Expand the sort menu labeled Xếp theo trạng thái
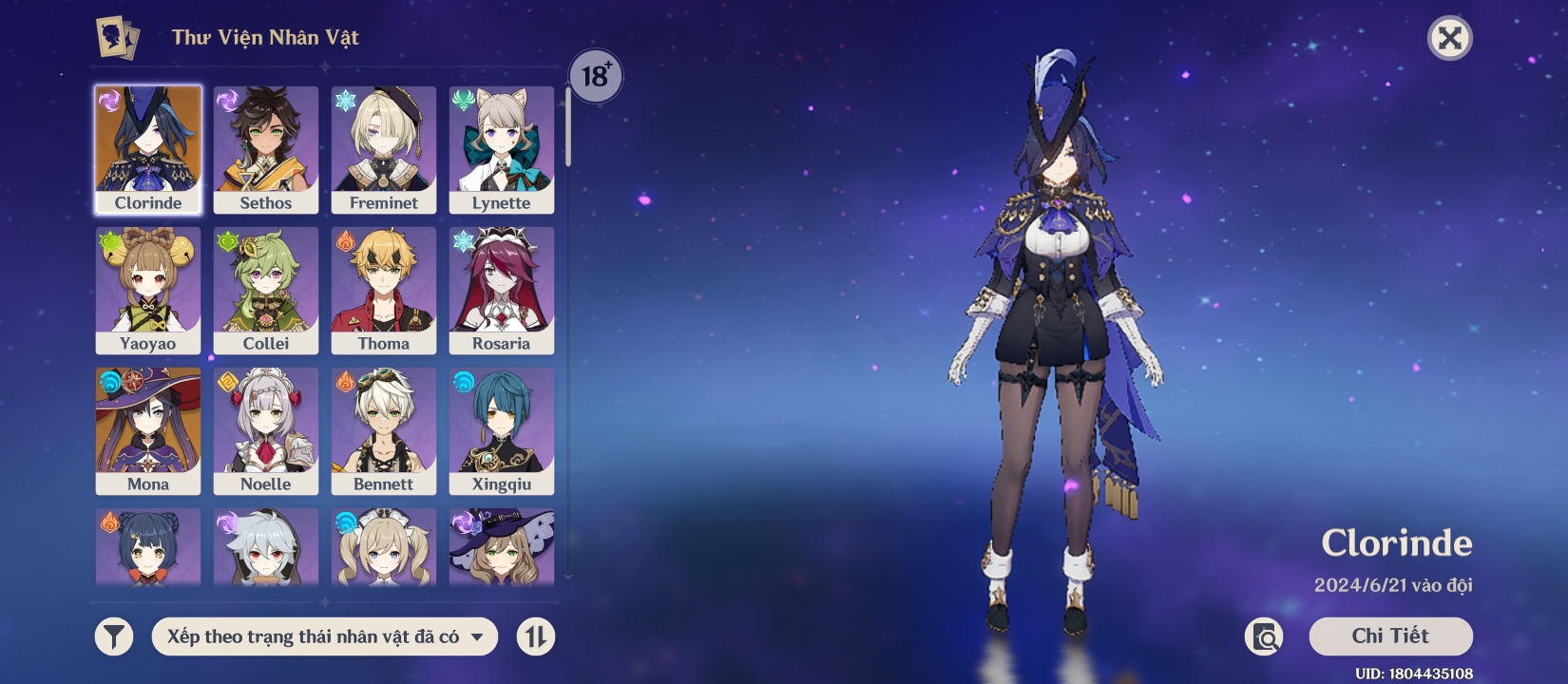Screen dimensions: 1568x684 (x=324, y=636)
